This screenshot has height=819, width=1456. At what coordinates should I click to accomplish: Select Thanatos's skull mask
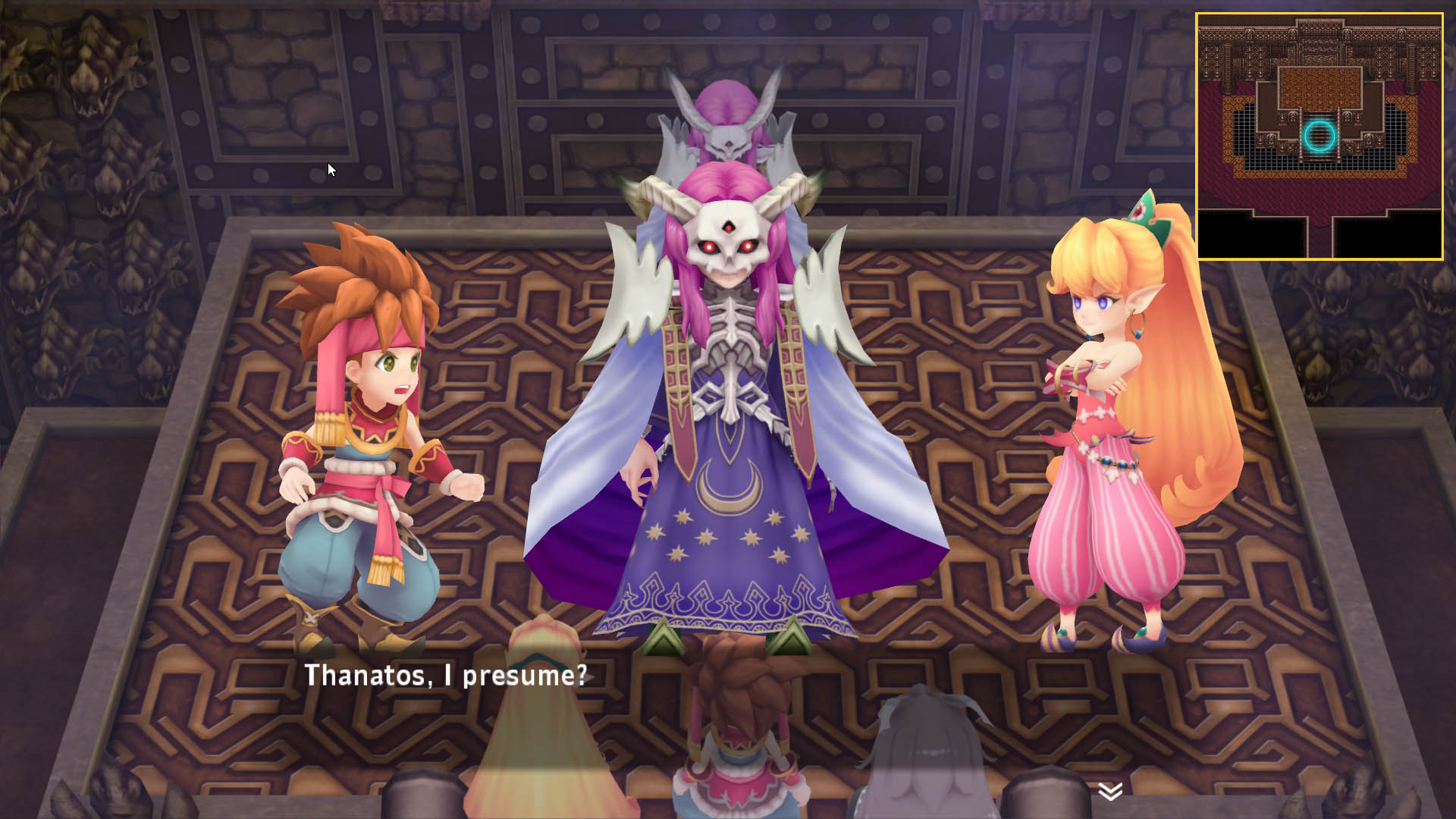[729, 239]
